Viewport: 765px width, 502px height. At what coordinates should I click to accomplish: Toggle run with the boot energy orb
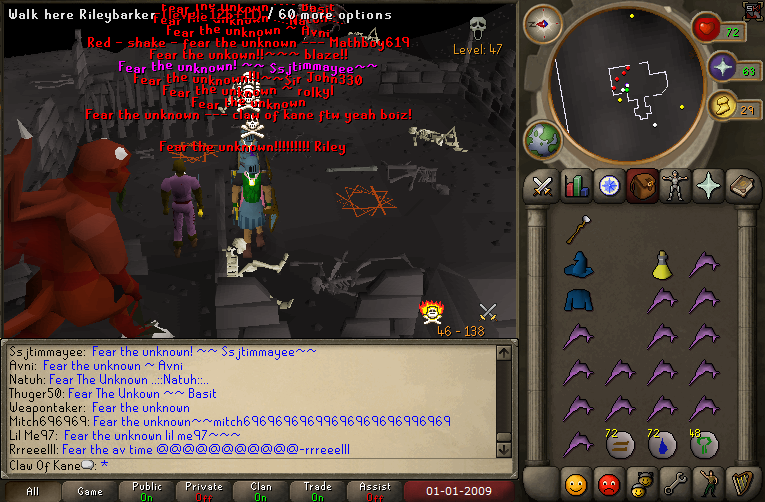(722, 104)
